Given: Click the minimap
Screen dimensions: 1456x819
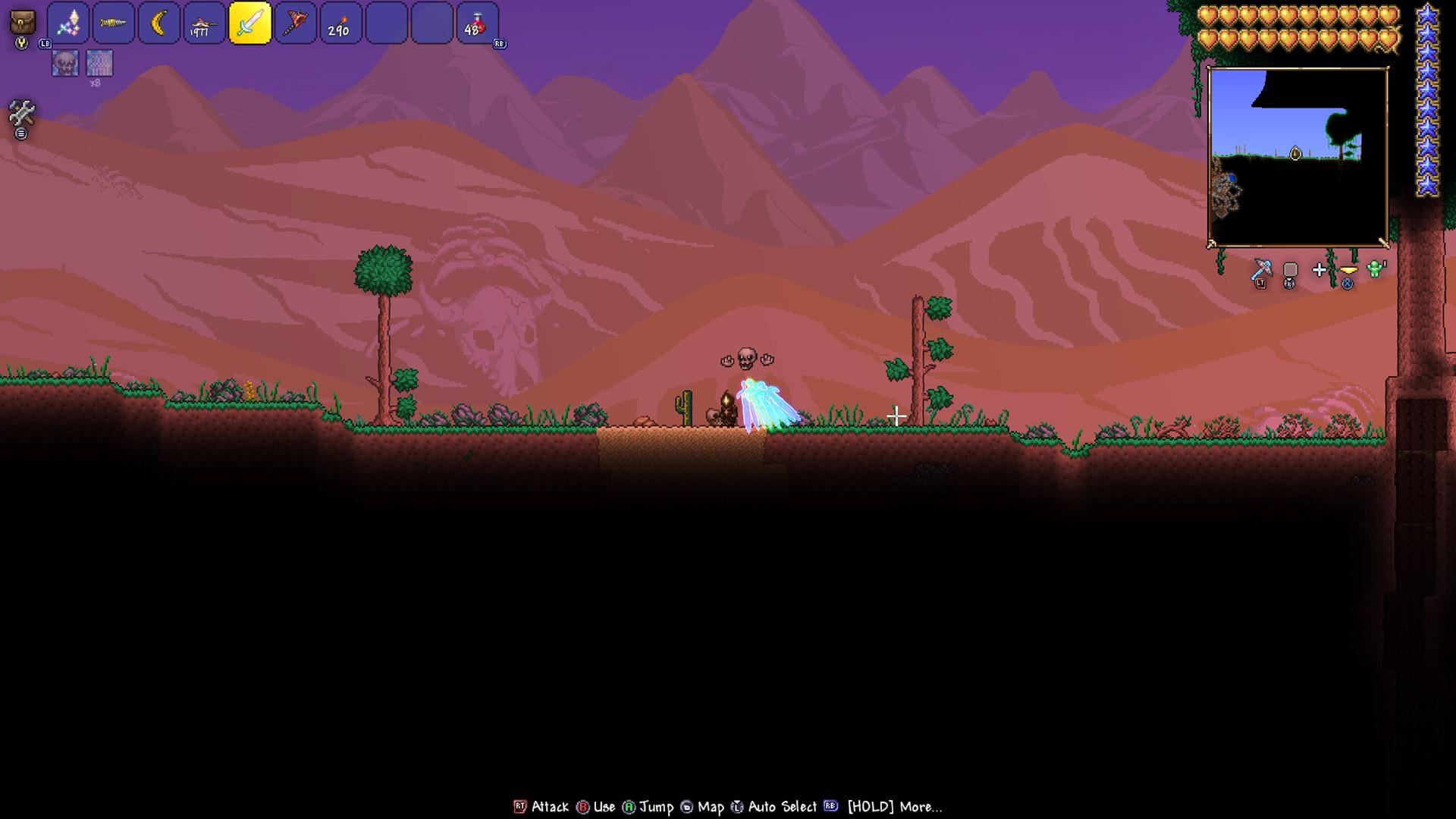Looking at the screenshot, I should point(1298,157).
